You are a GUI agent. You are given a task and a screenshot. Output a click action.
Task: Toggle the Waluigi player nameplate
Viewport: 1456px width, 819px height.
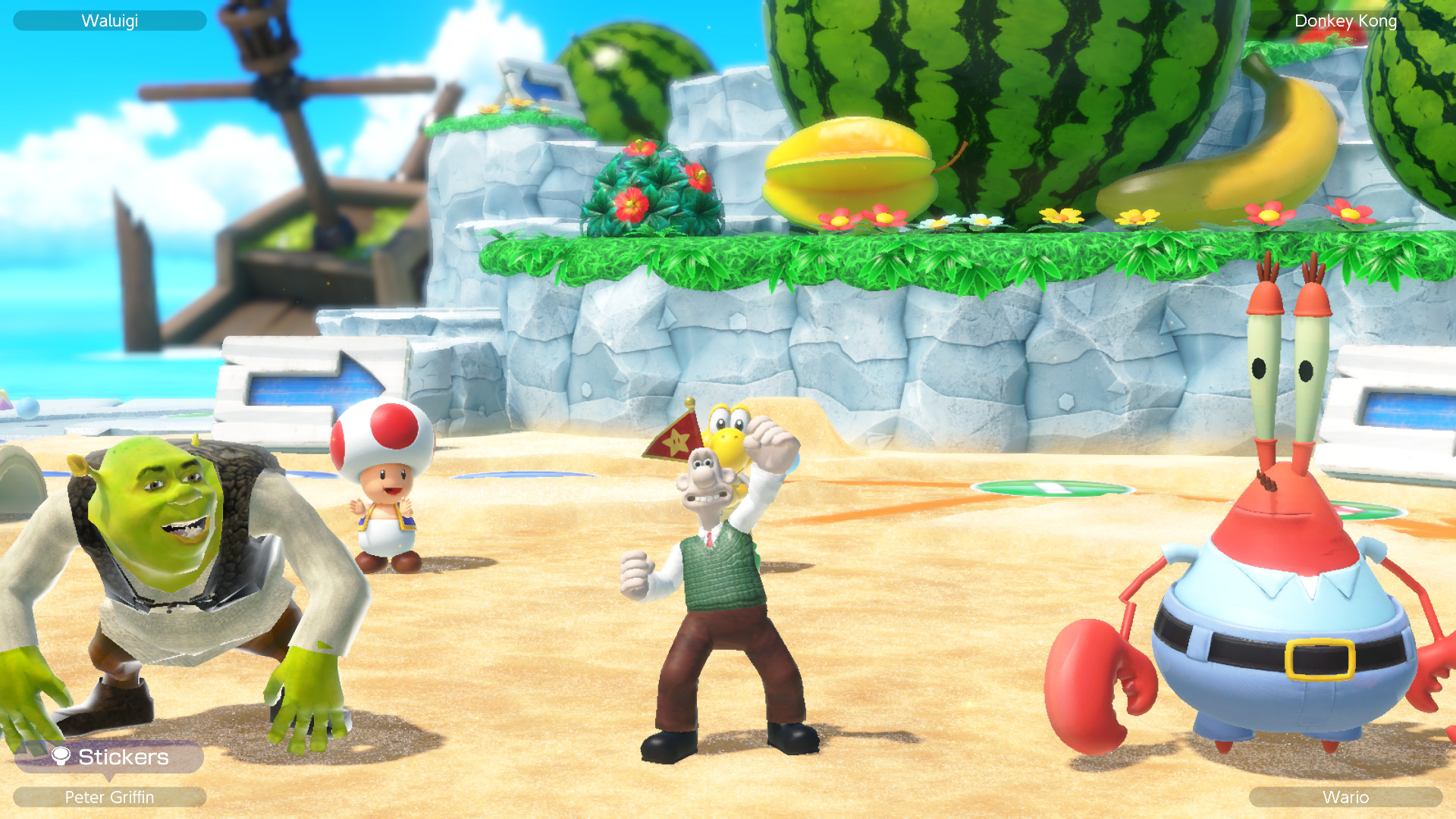pyautogui.click(x=110, y=20)
